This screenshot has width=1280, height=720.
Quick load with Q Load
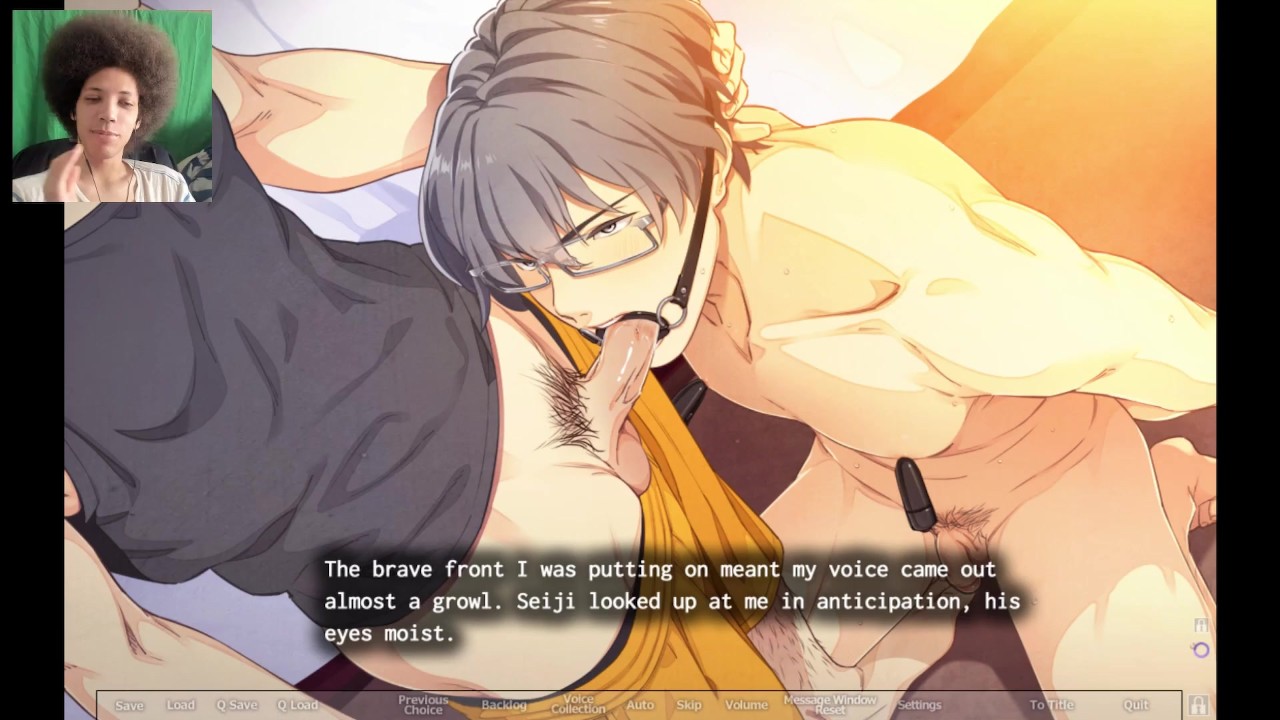point(297,705)
